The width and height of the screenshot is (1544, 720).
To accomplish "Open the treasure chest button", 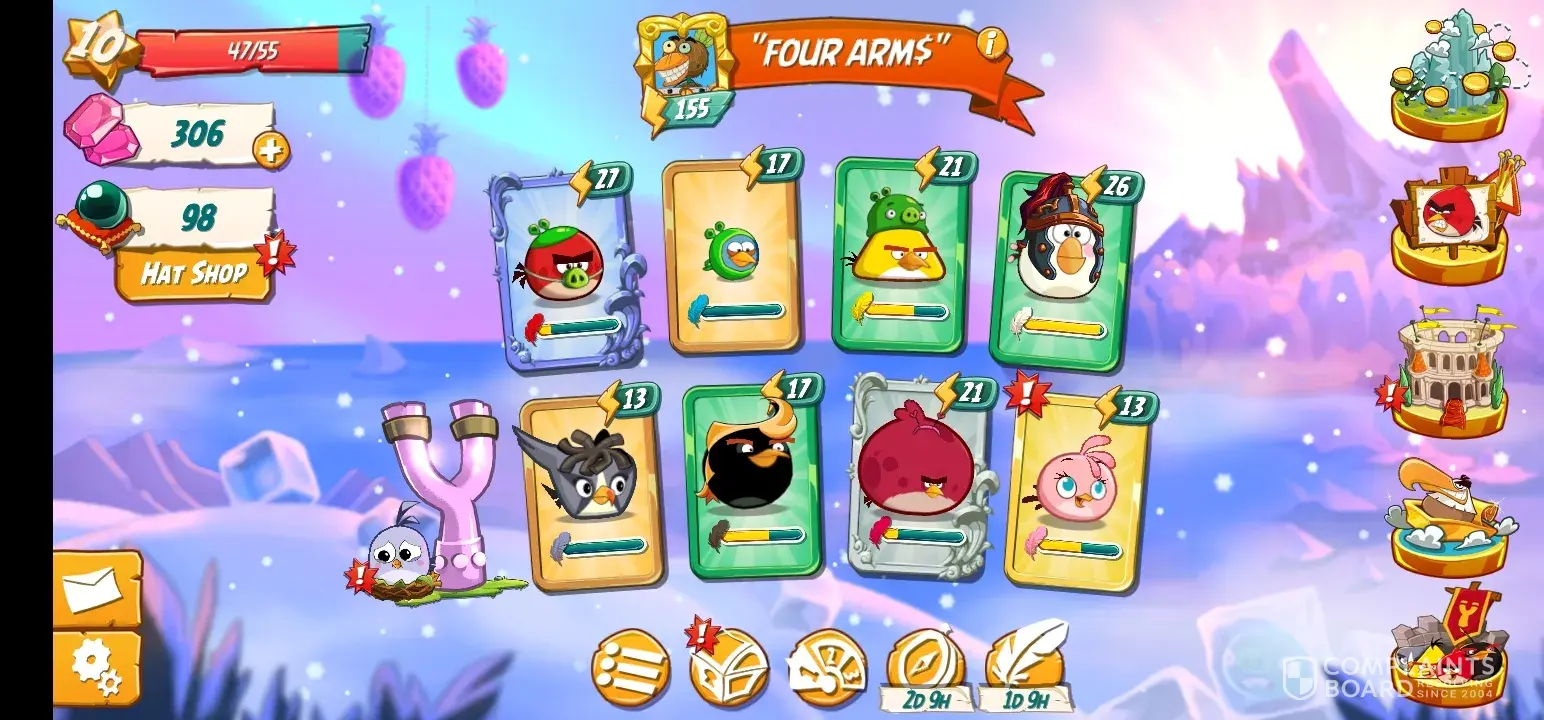I will pyautogui.click(x=730, y=667).
